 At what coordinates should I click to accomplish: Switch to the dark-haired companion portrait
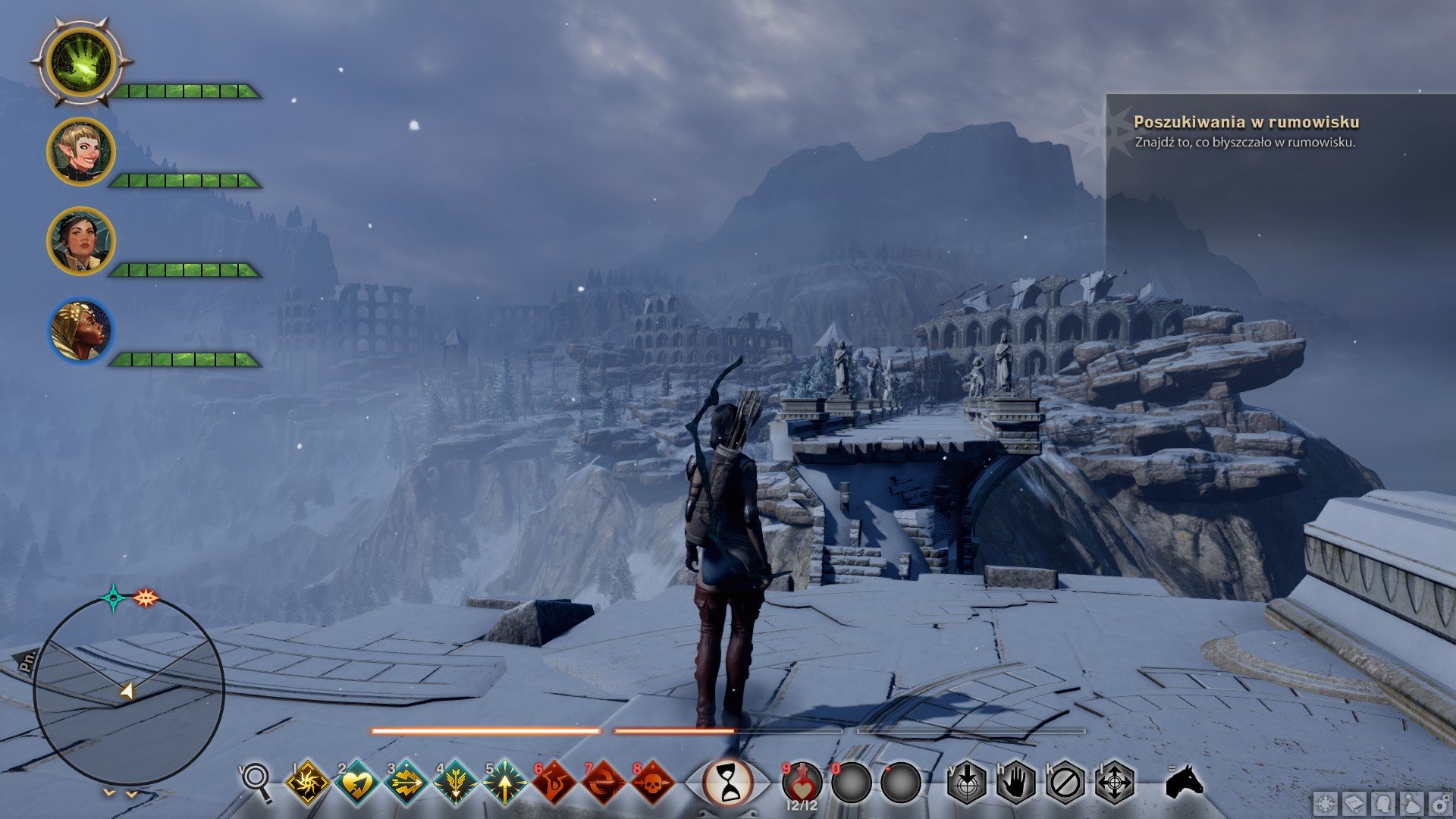pyautogui.click(x=80, y=240)
